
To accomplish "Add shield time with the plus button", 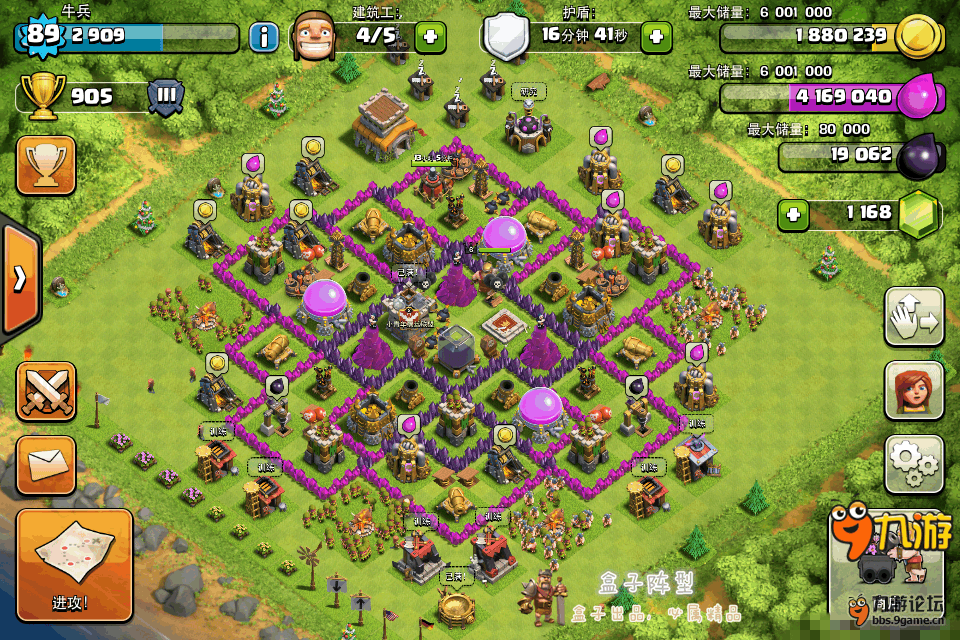I will tap(656, 37).
